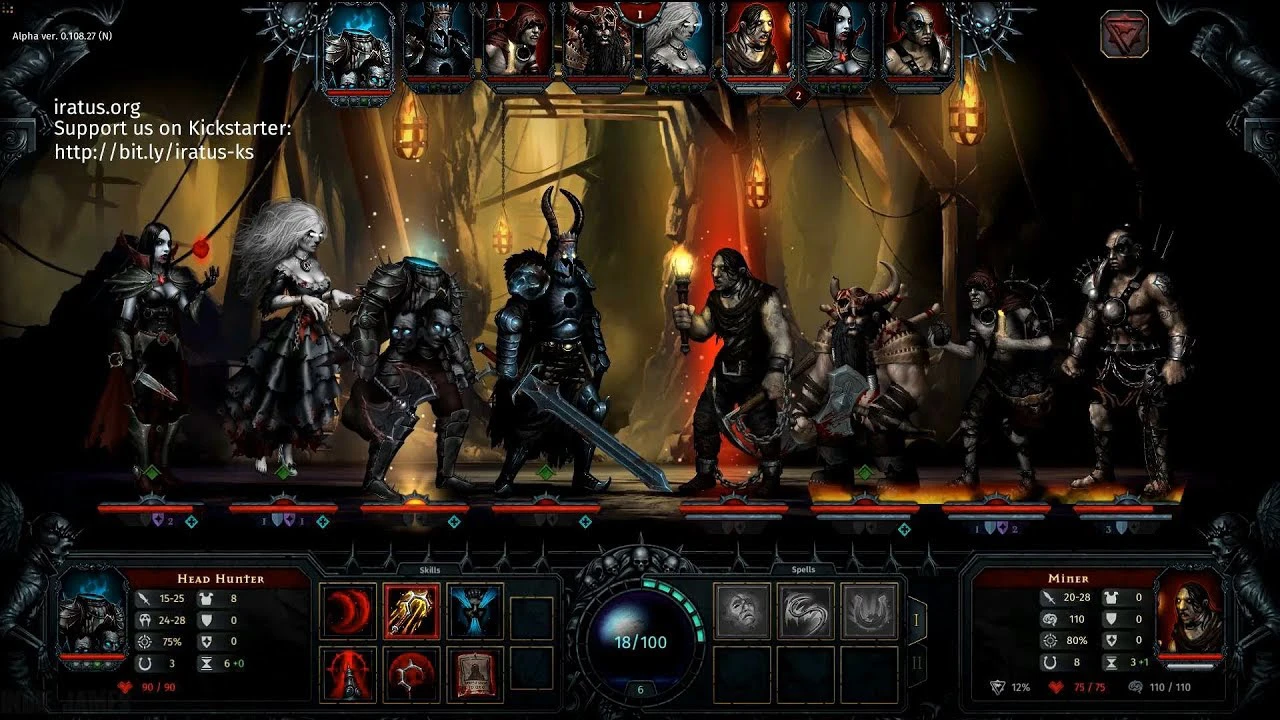Activate the wanted poster skill
Image resolution: width=1280 pixels, height=720 pixels.
474,674
